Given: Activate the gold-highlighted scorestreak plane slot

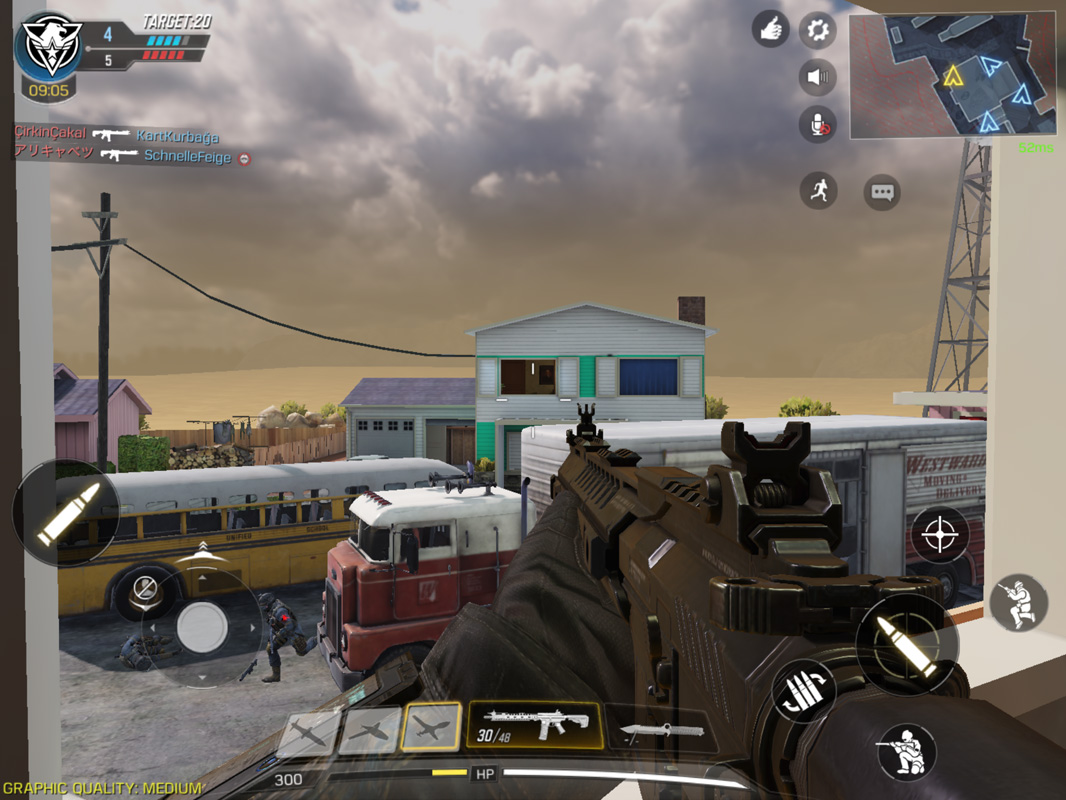Looking at the screenshot, I should pos(431,728).
